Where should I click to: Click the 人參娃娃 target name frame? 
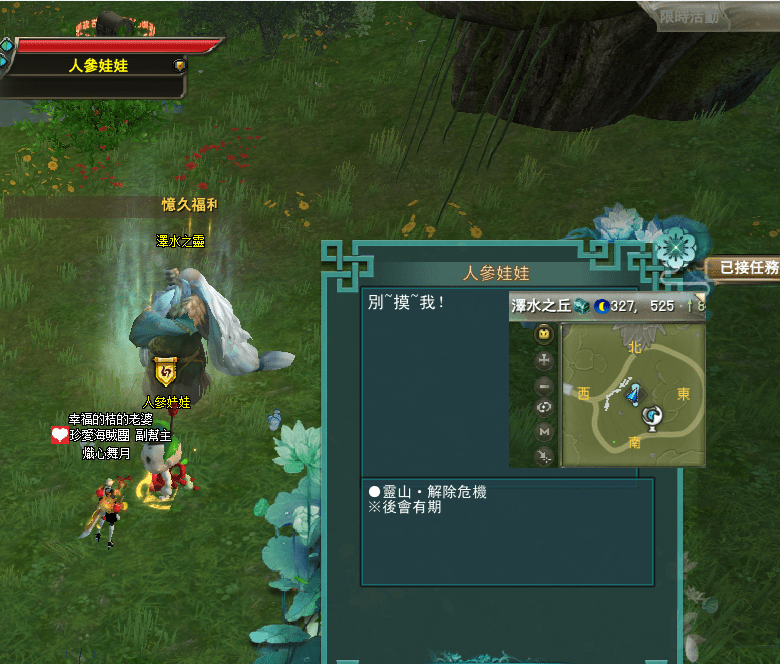coord(98,66)
